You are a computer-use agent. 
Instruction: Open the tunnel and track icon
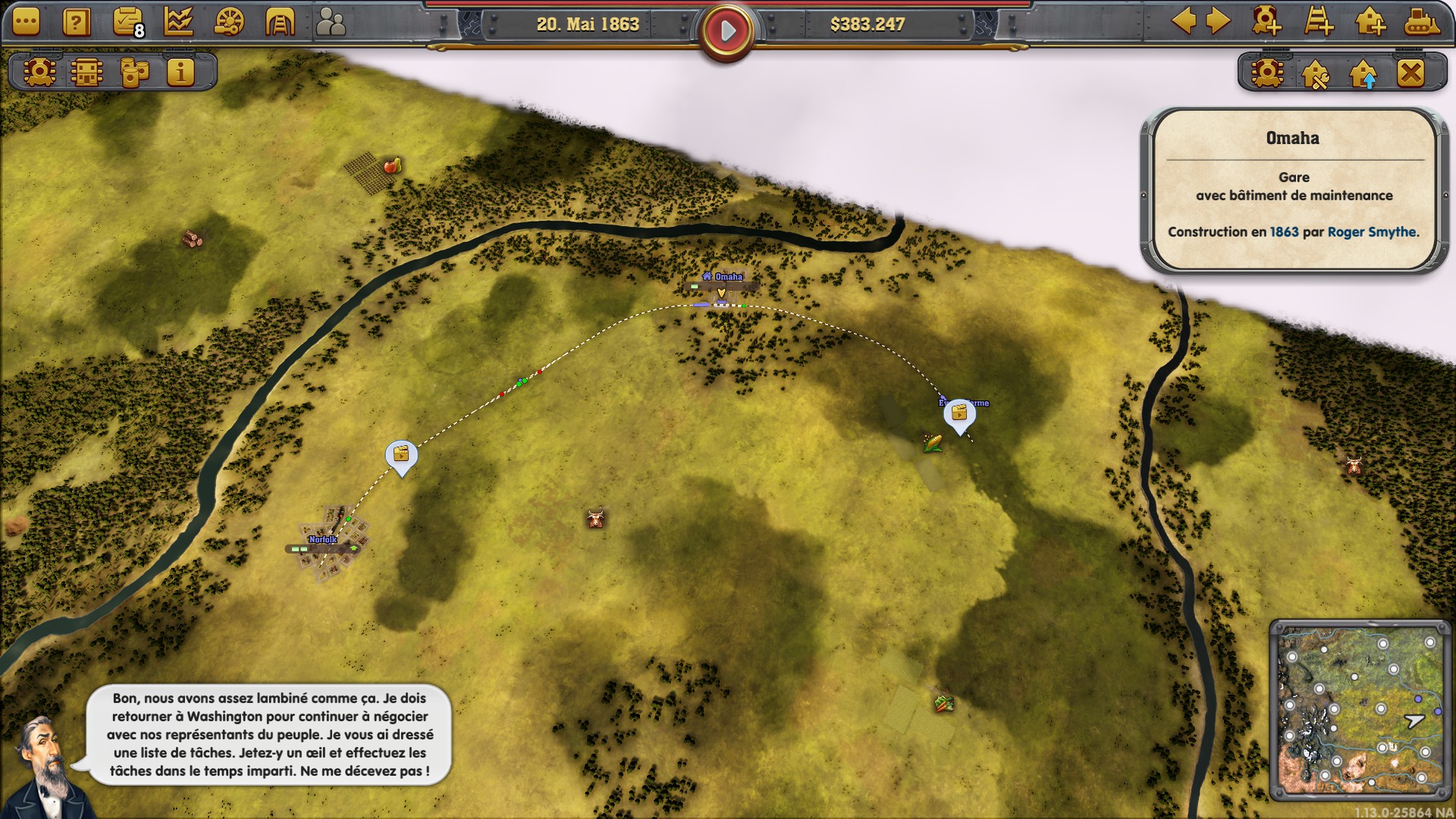(x=279, y=22)
